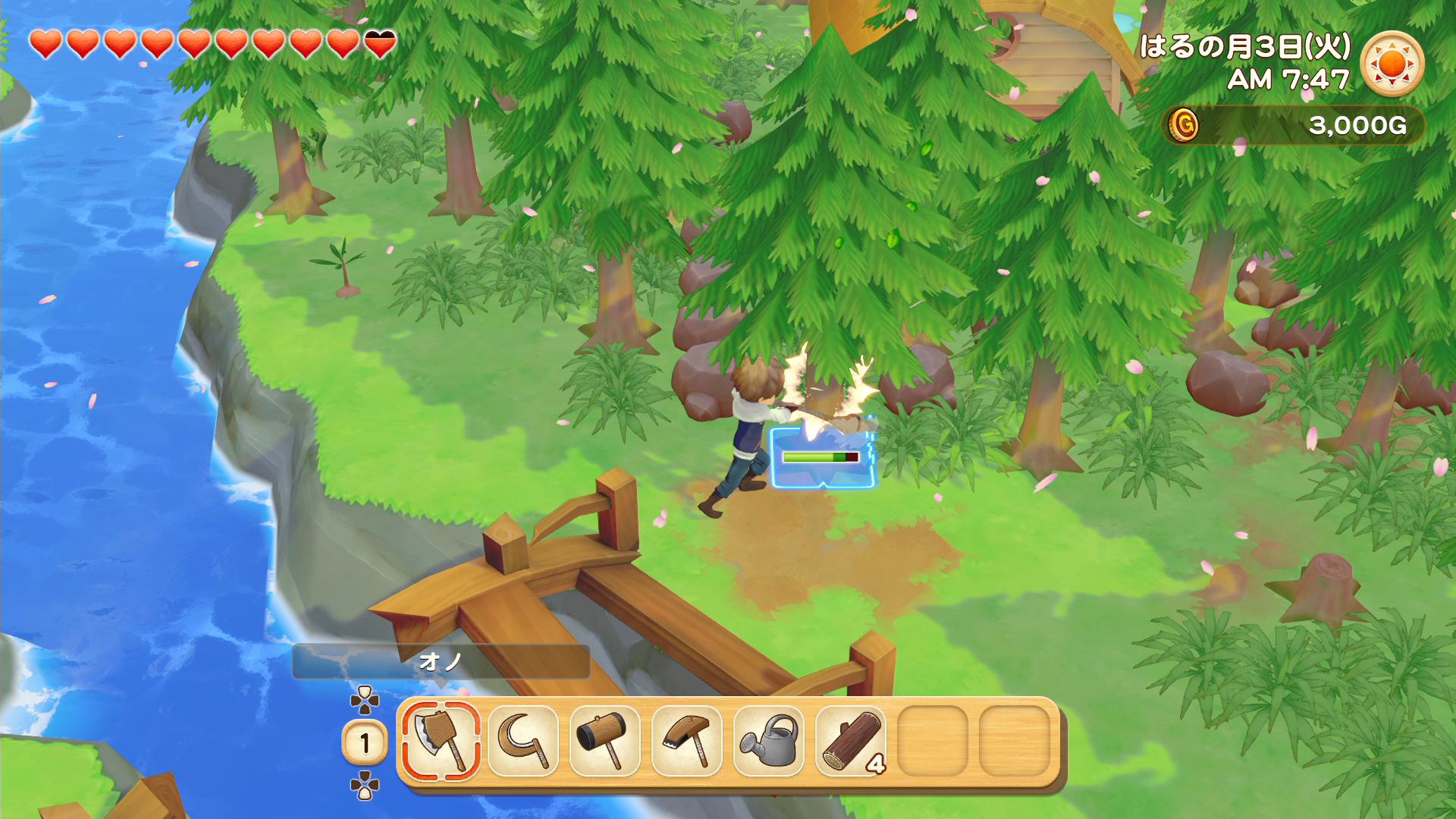Click the AM 7:47 time display
This screenshot has width=1456, height=819.
[x=1289, y=78]
